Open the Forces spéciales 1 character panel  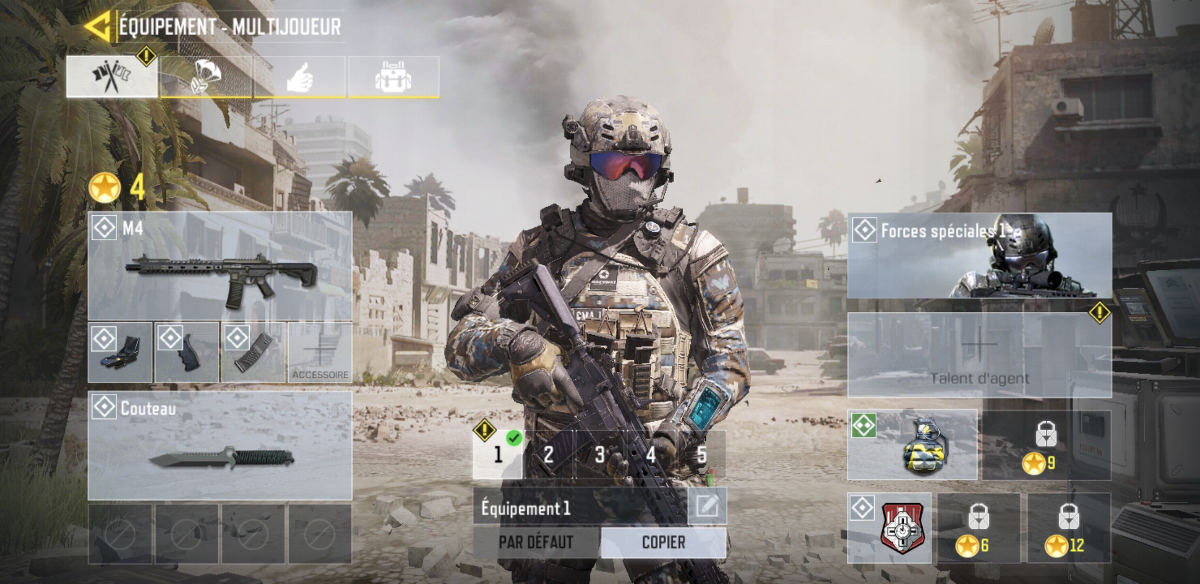pos(980,255)
